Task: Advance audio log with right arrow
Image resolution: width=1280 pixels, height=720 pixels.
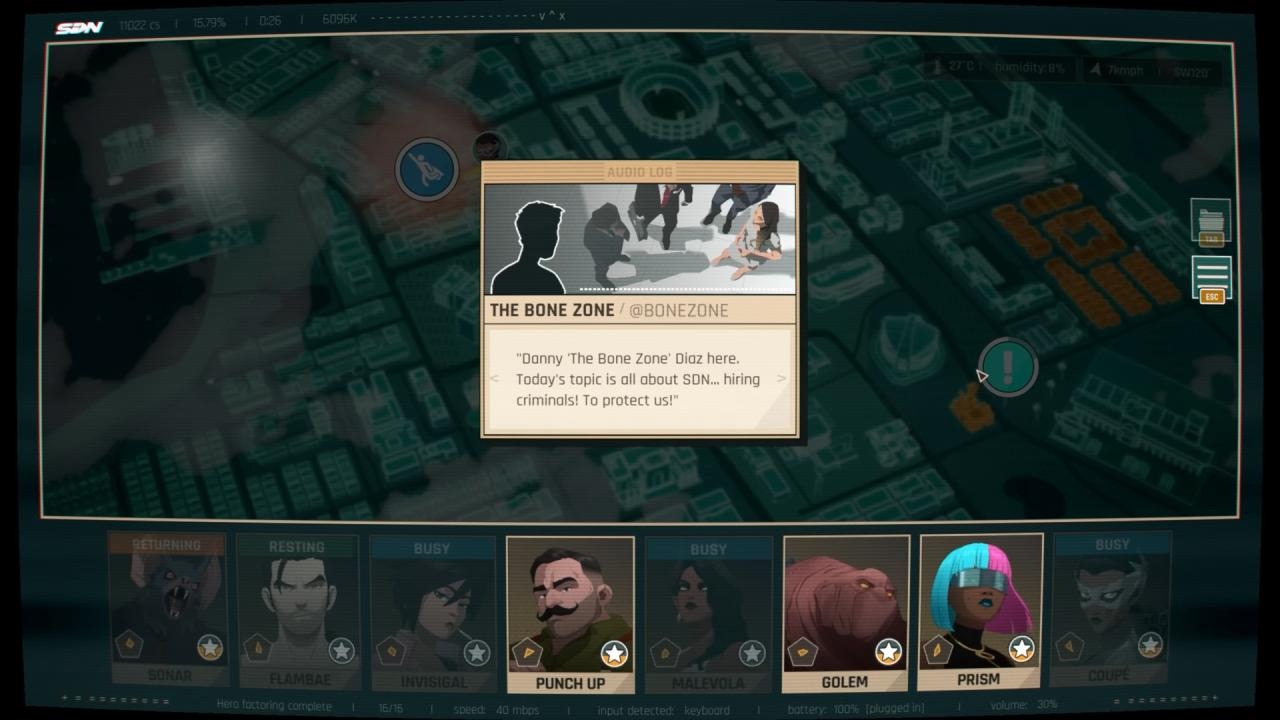Action: click(x=782, y=379)
